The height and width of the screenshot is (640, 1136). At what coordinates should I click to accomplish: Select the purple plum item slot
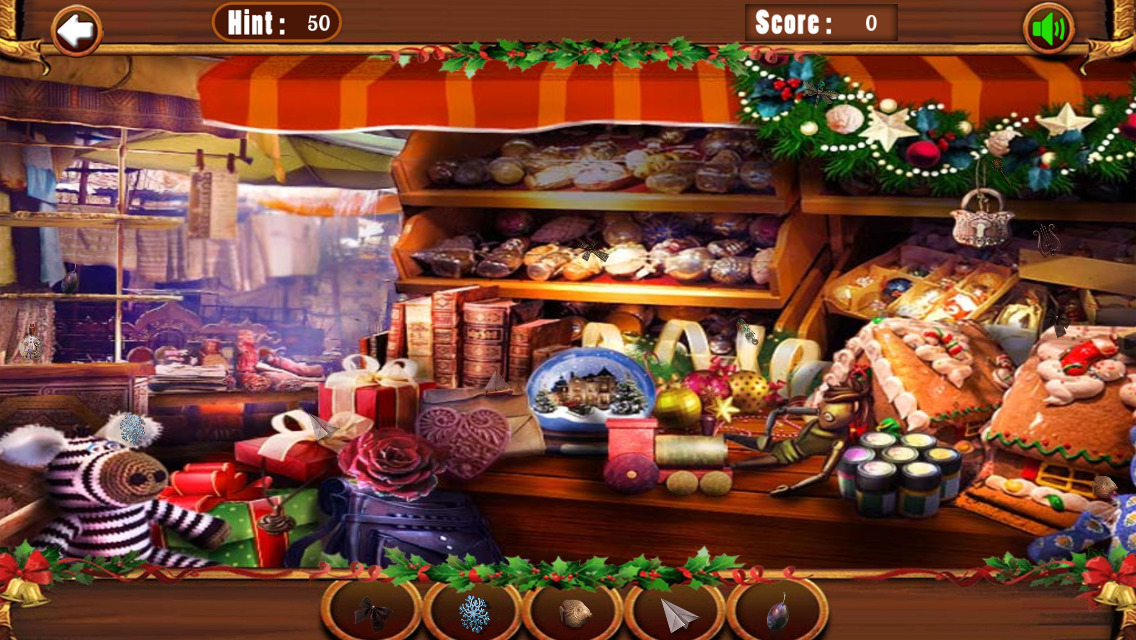tap(777, 612)
